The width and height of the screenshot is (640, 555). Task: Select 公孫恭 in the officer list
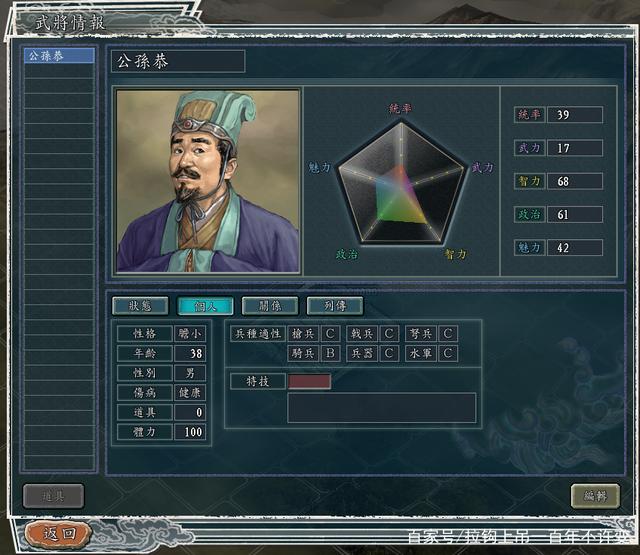tap(58, 56)
